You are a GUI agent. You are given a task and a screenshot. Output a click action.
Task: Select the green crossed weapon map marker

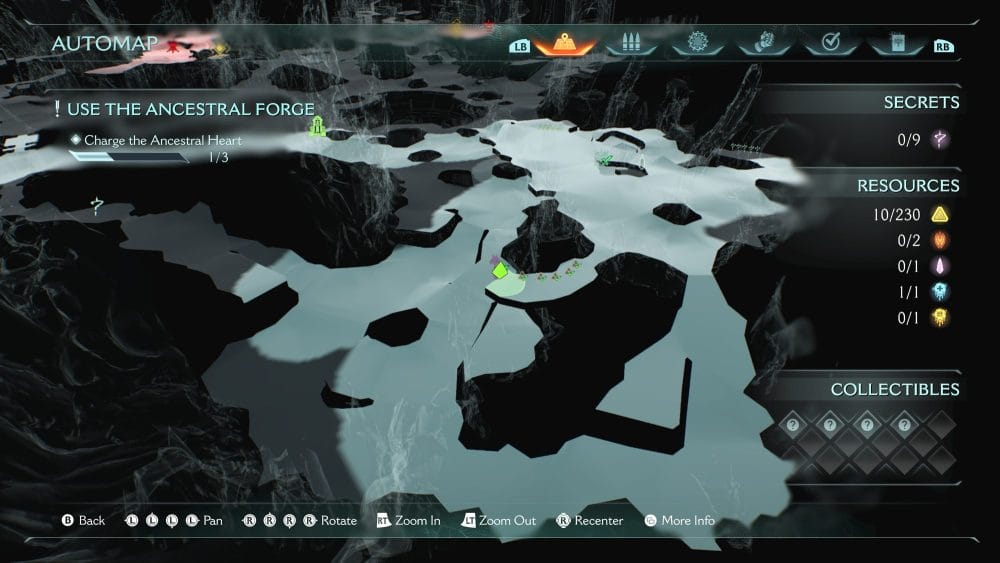point(605,159)
